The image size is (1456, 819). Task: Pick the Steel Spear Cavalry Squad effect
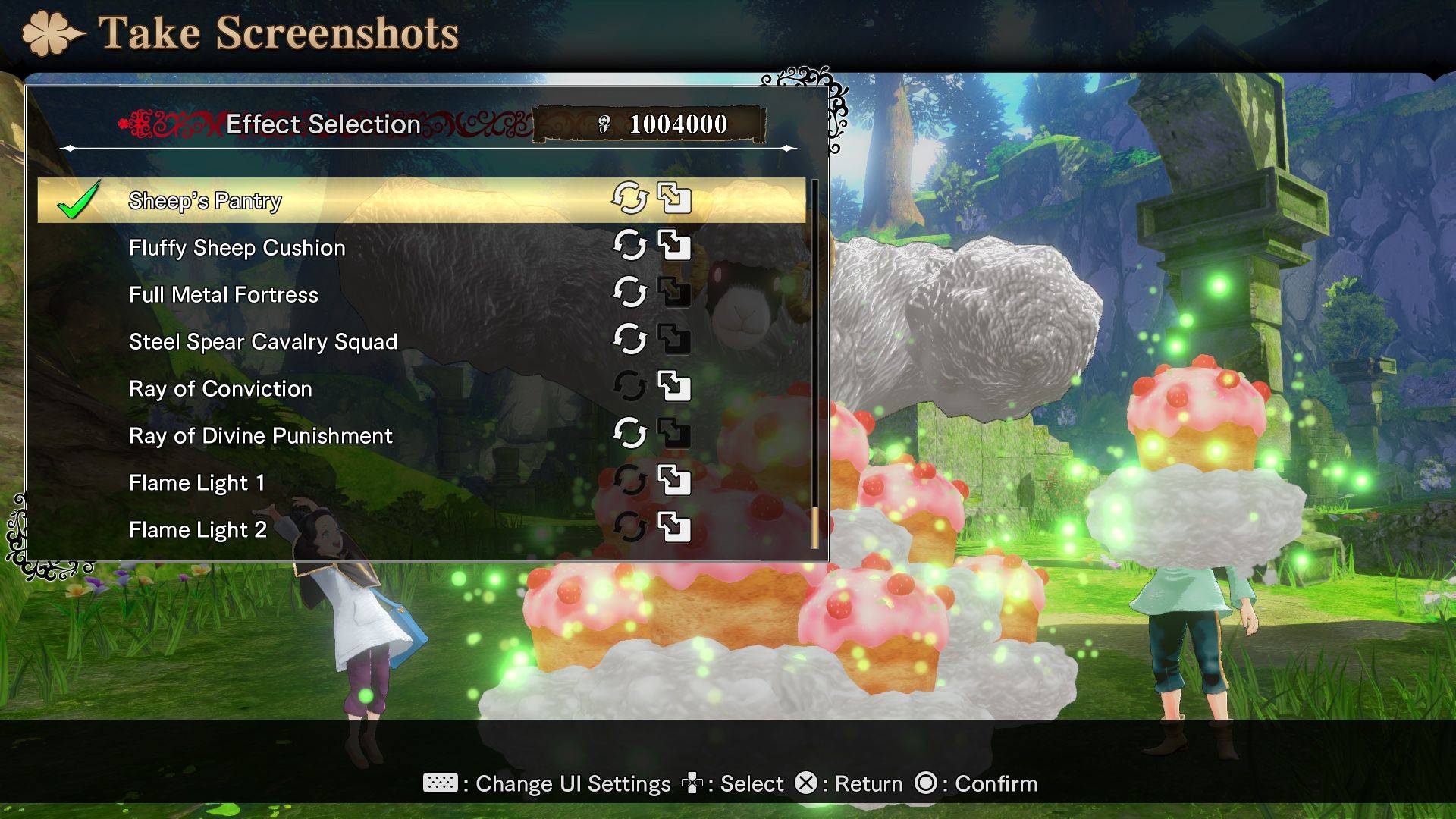(262, 342)
